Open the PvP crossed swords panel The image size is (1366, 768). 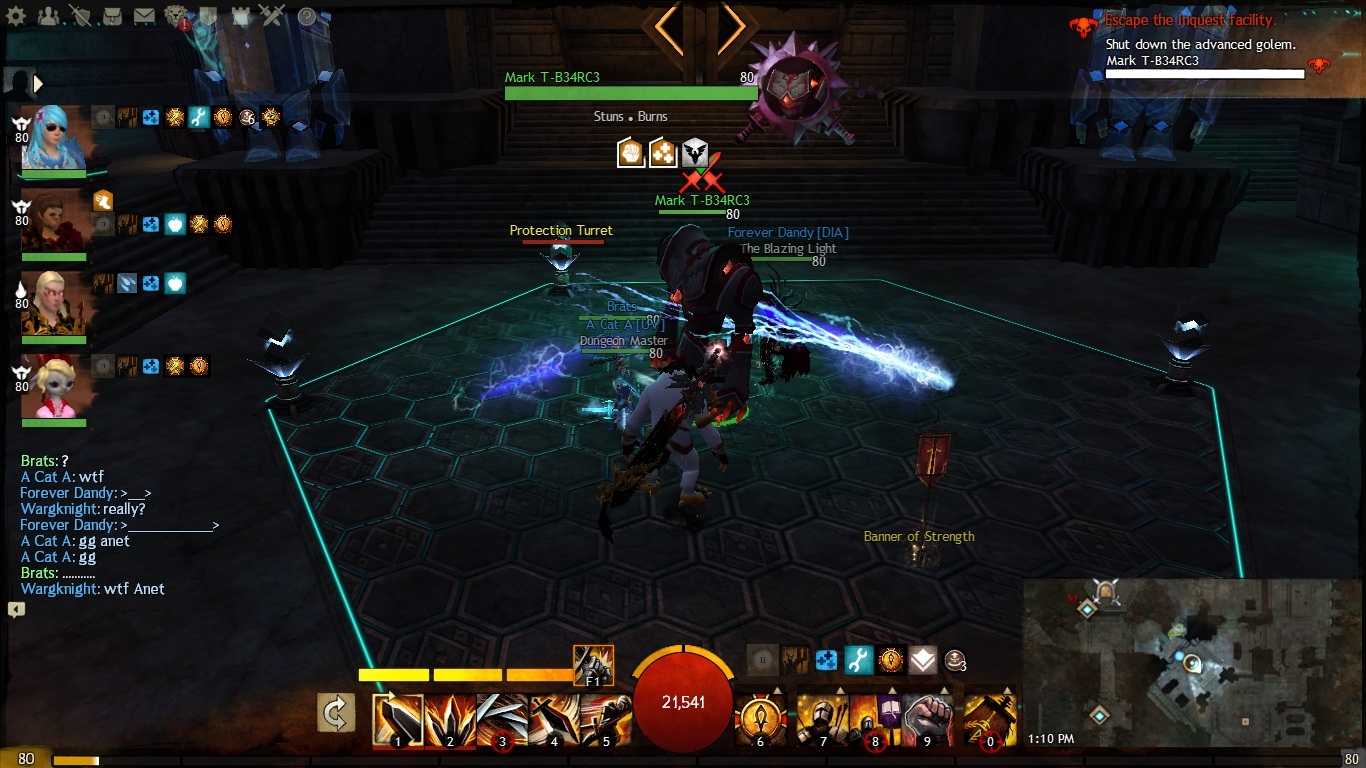(272, 16)
